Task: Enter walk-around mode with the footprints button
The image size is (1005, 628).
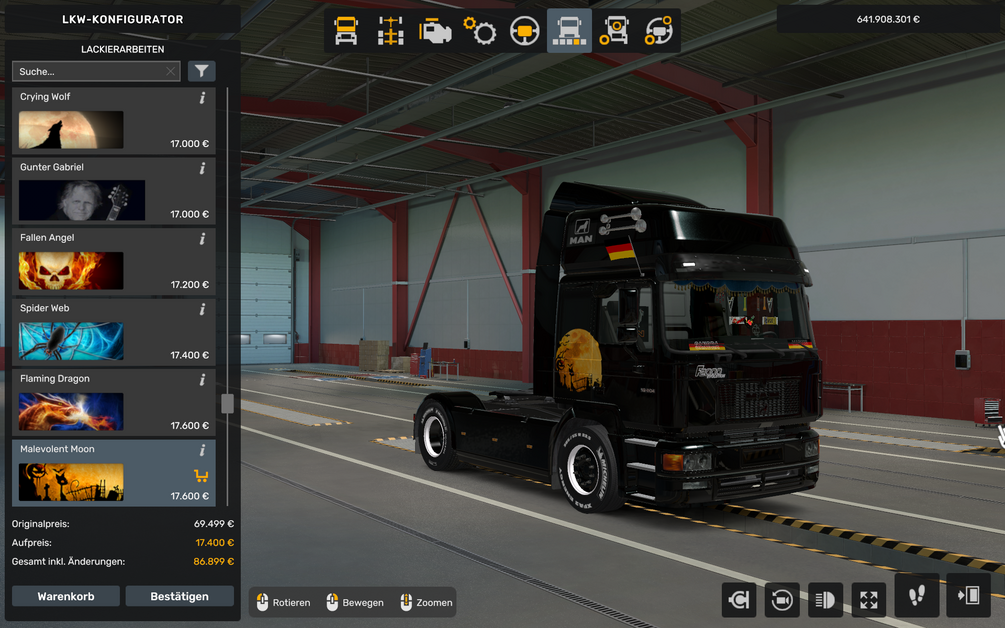Action: [x=916, y=596]
